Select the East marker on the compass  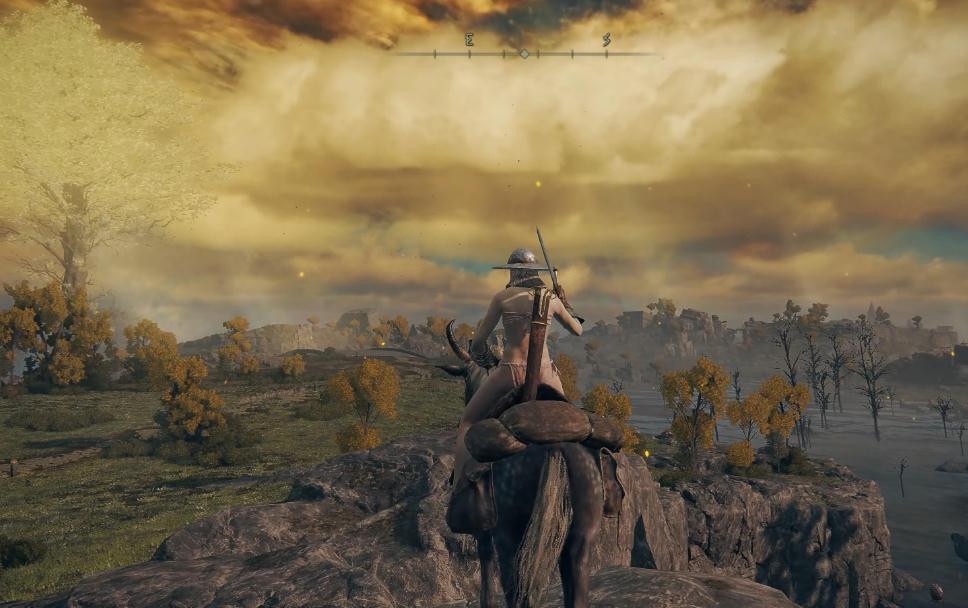(468, 41)
